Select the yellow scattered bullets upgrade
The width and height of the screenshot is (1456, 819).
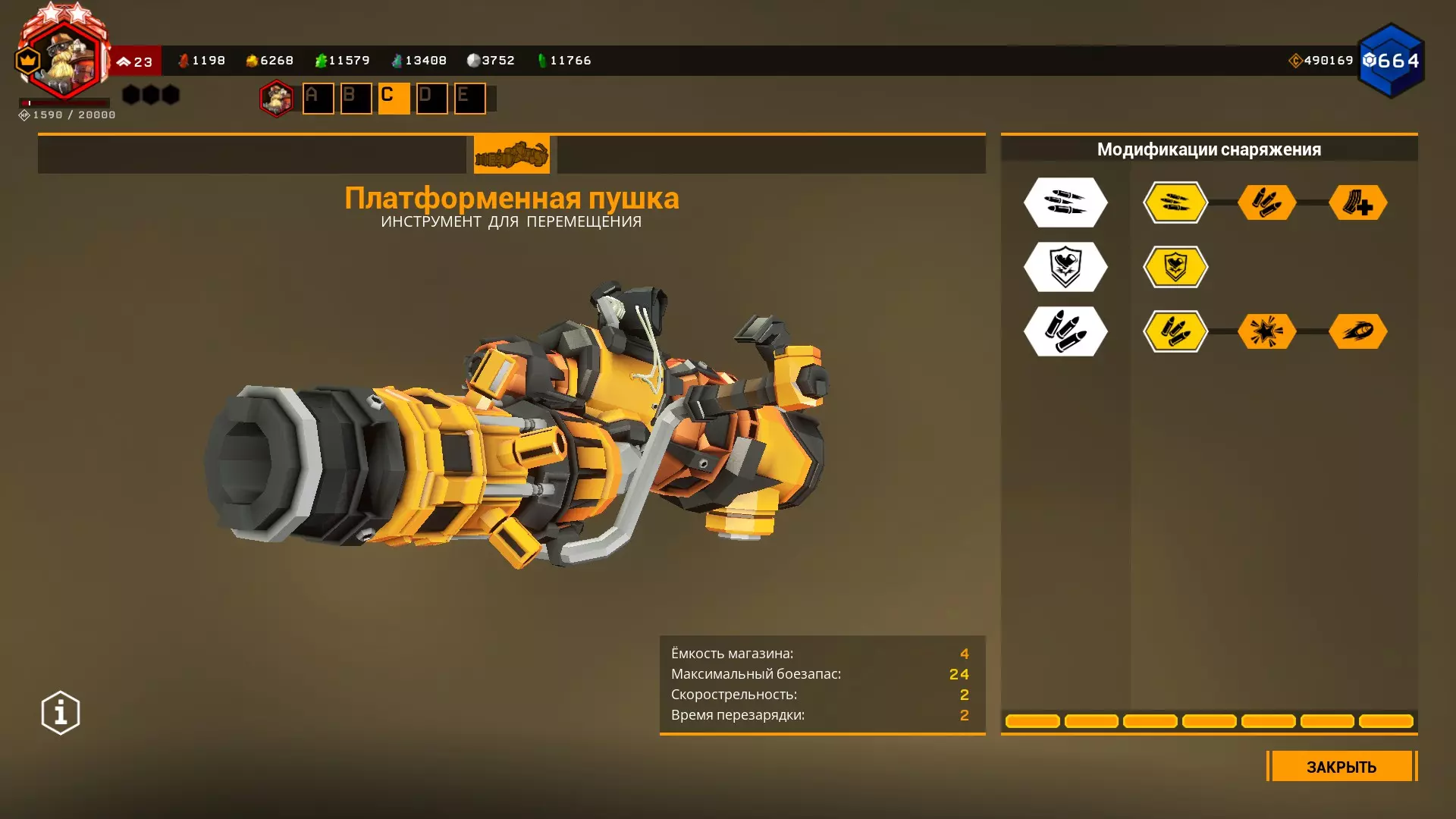[x=1175, y=202]
